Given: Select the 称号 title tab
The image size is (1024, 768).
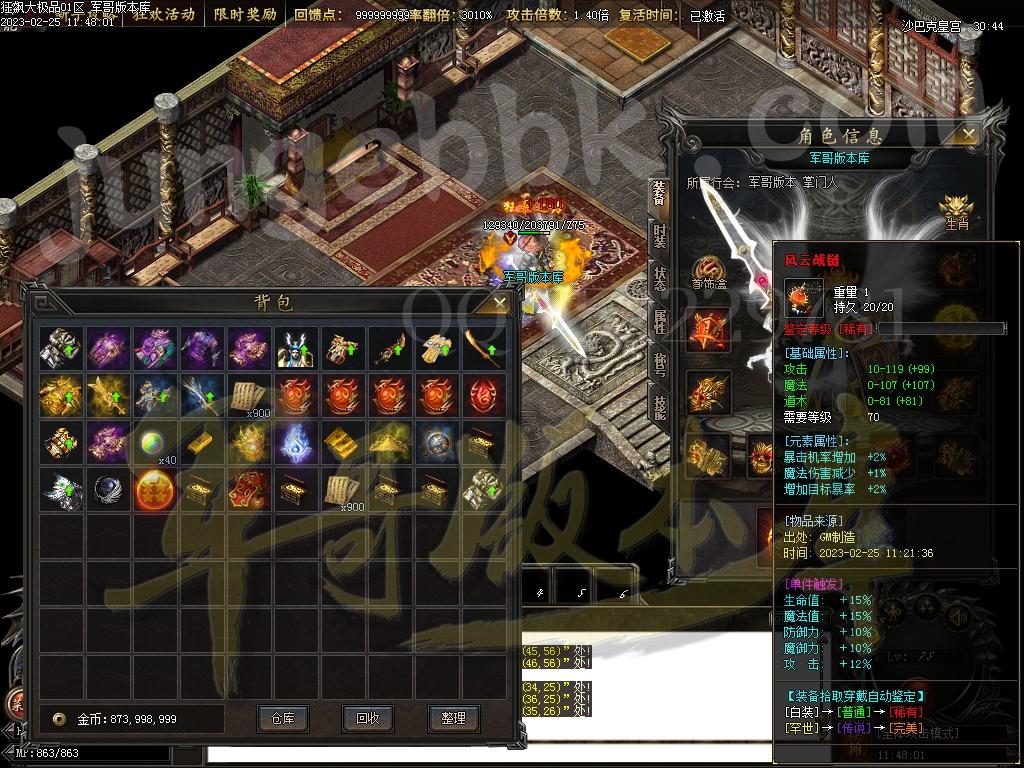Looking at the screenshot, I should click(x=659, y=363).
